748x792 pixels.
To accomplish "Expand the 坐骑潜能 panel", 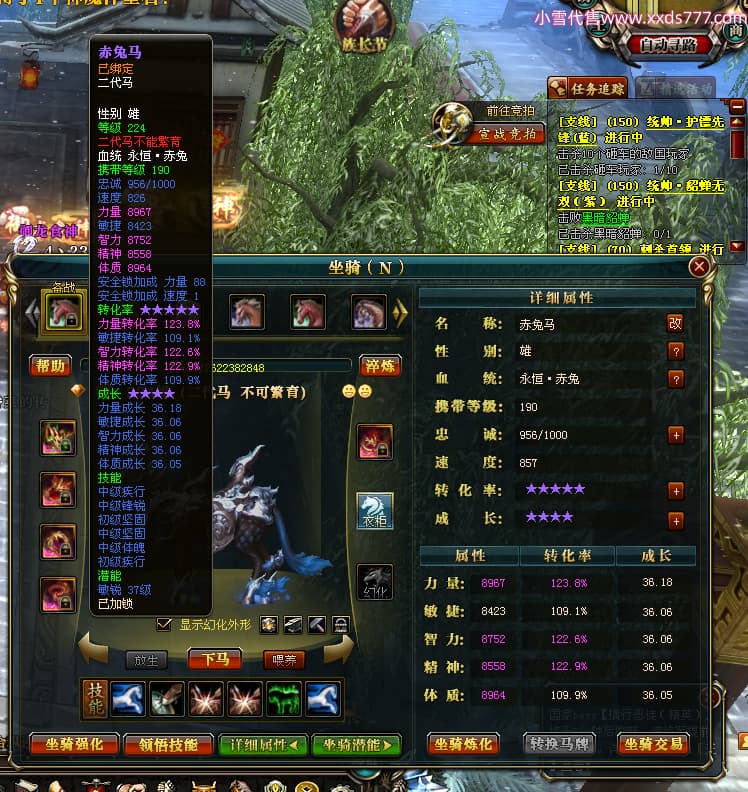I will [356, 745].
